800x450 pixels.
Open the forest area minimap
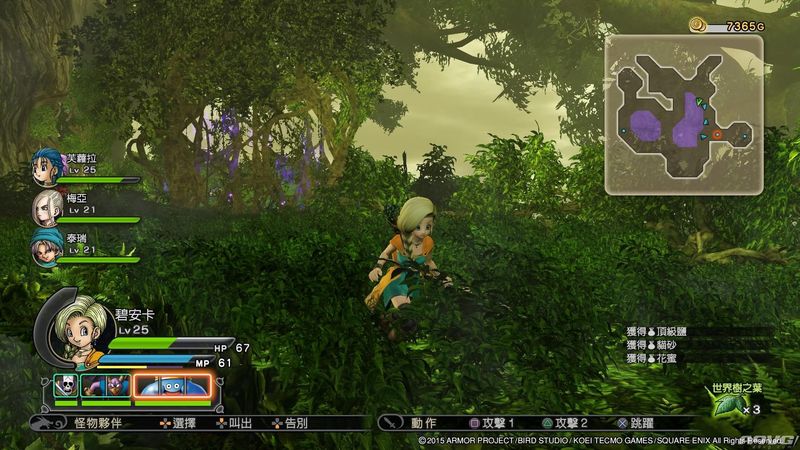point(679,112)
